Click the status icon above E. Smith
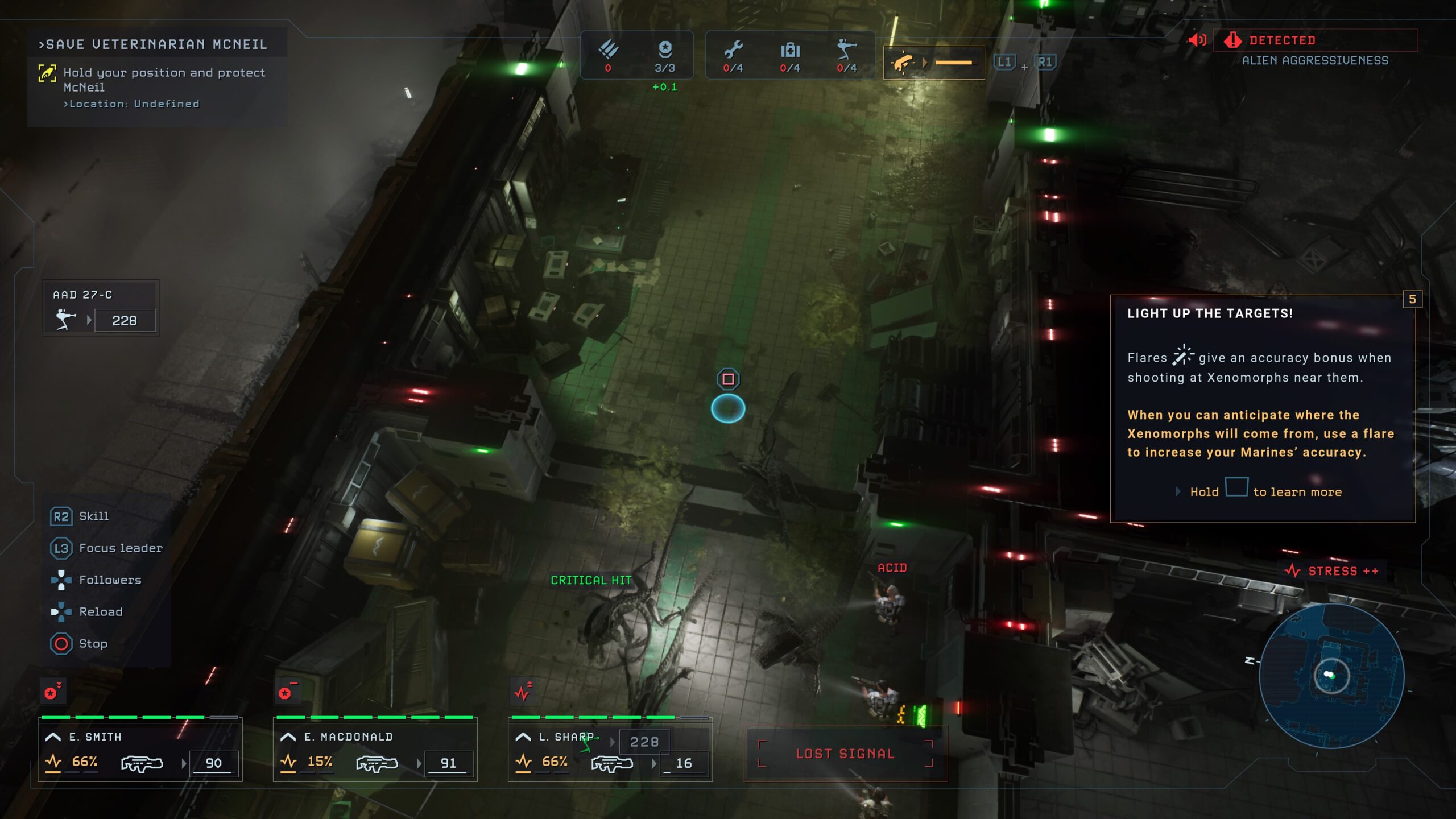Image resolution: width=1456 pixels, height=819 pixels. [x=52, y=692]
